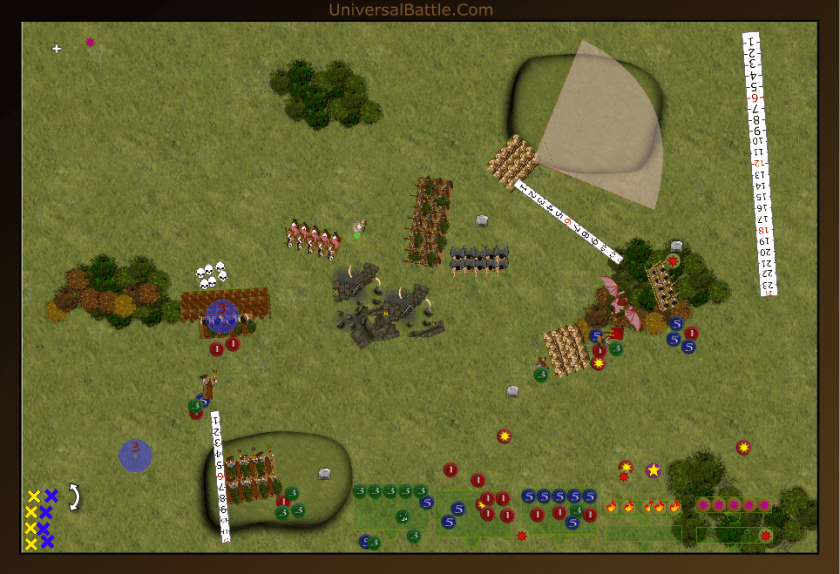Select the long ruler numbered up to 23

(760, 165)
